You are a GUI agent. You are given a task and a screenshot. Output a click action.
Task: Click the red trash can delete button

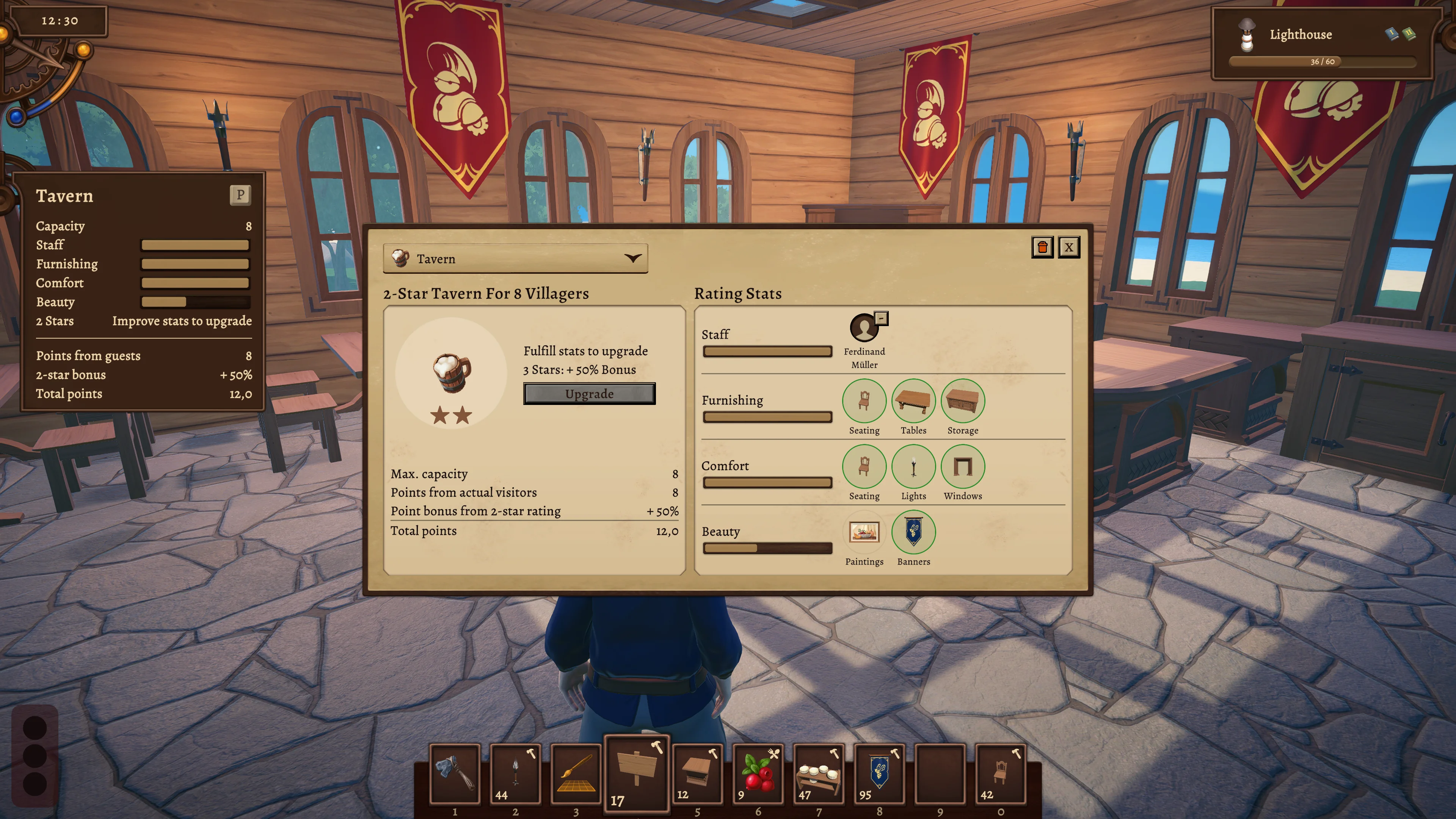tap(1042, 247)
